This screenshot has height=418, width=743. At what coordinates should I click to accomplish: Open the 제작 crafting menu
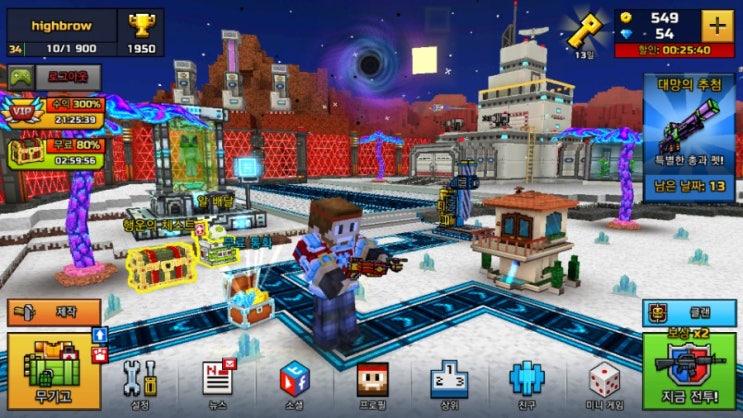[x=54, y=313]
